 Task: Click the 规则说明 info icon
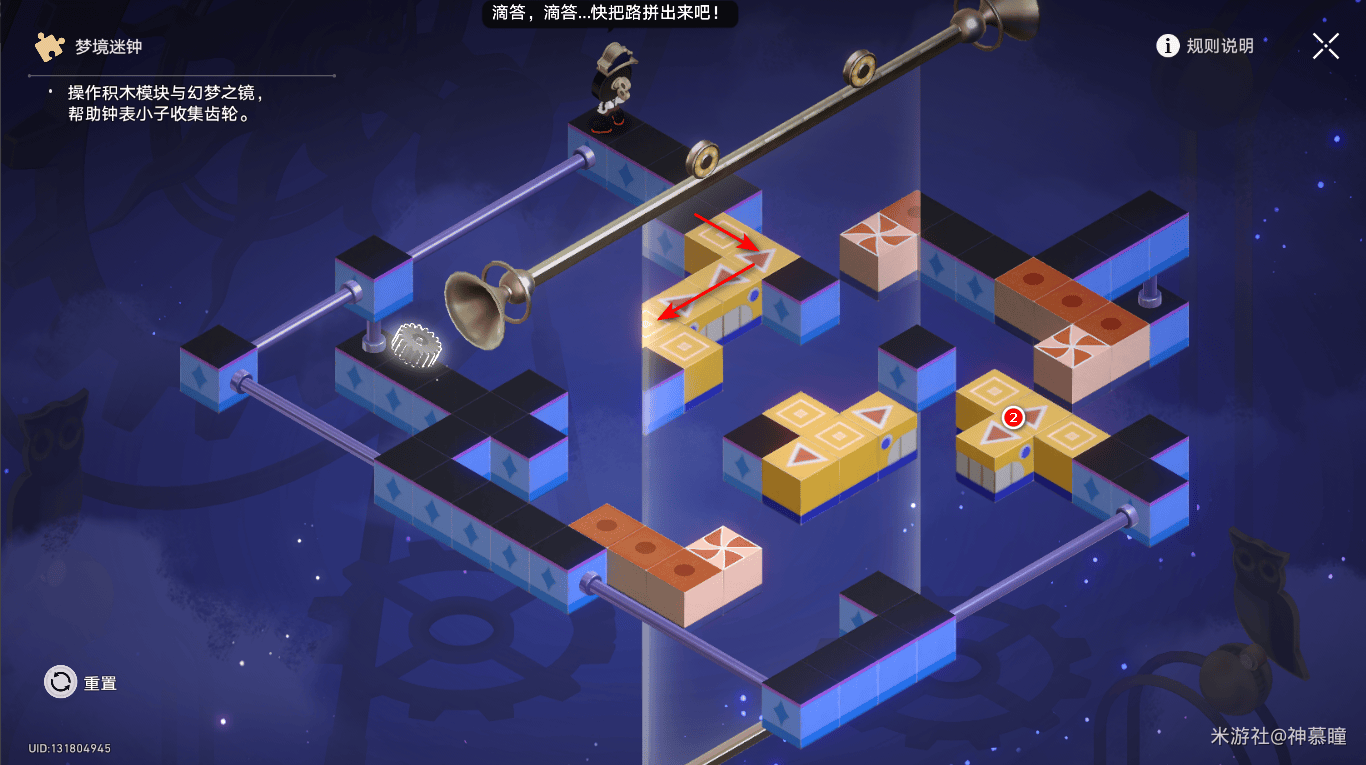click(x=1168, y=45)
